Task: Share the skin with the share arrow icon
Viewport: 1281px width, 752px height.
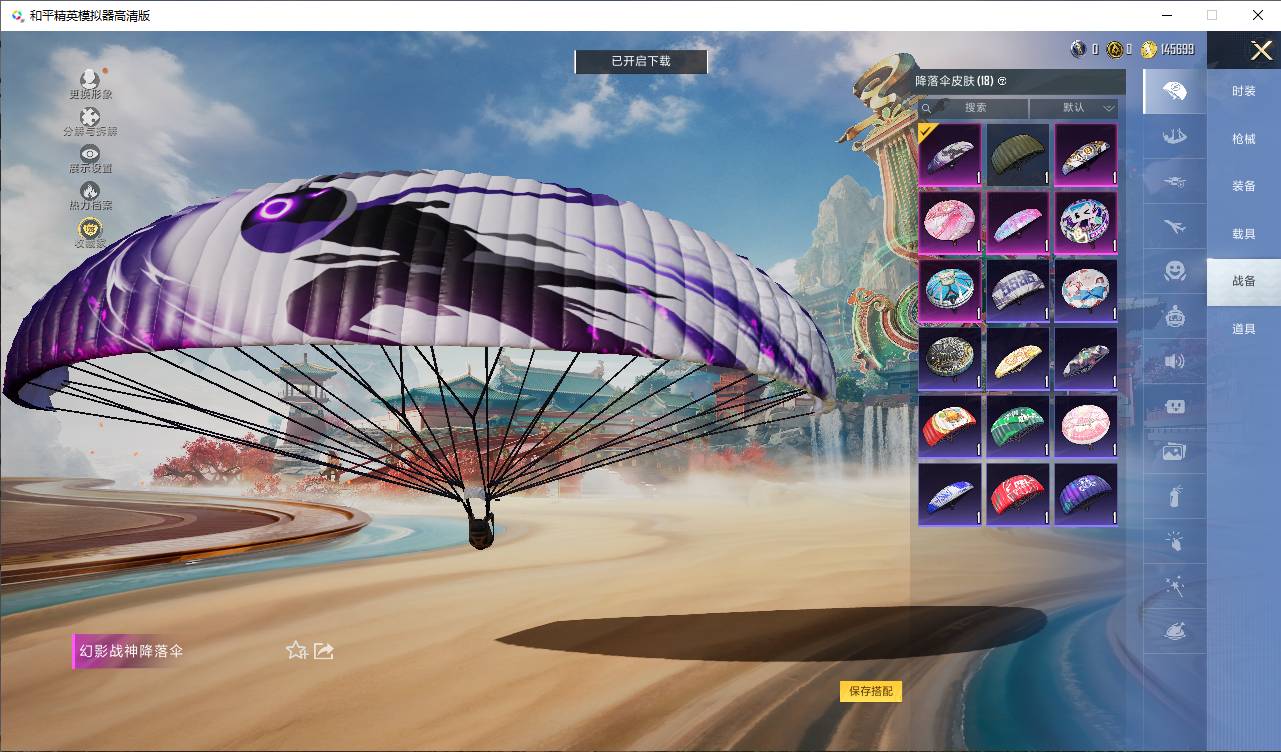Action: point(324,651)
